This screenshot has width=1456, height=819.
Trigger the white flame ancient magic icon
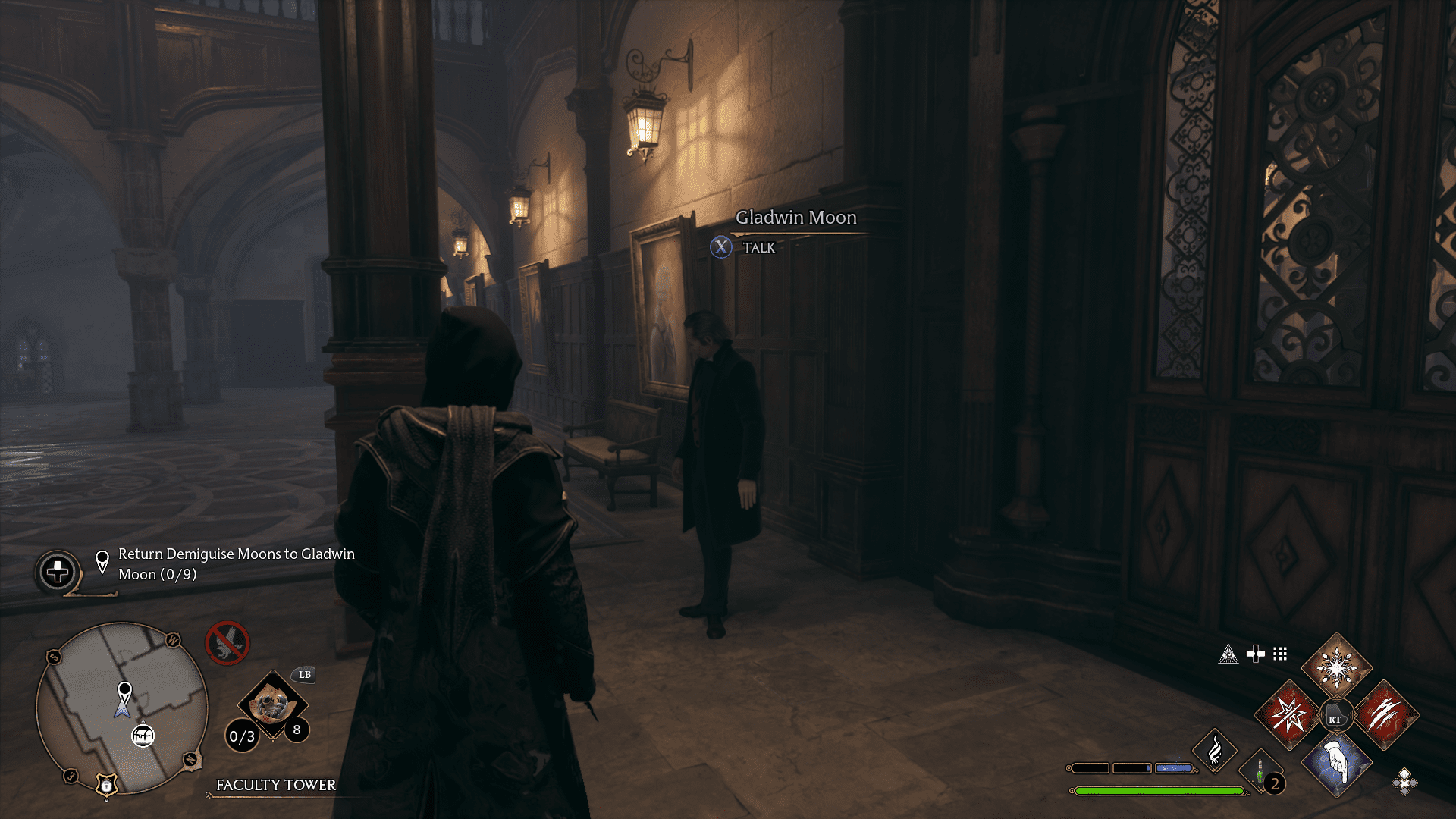tap(1215, 751)
